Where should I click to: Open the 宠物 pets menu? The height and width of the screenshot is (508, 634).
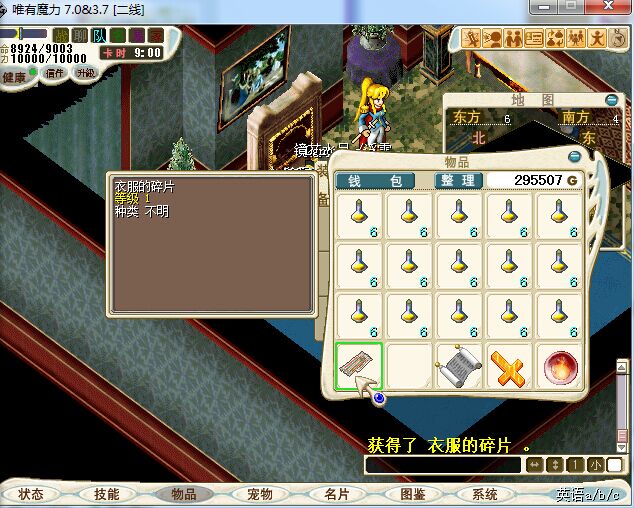(260, 494)
